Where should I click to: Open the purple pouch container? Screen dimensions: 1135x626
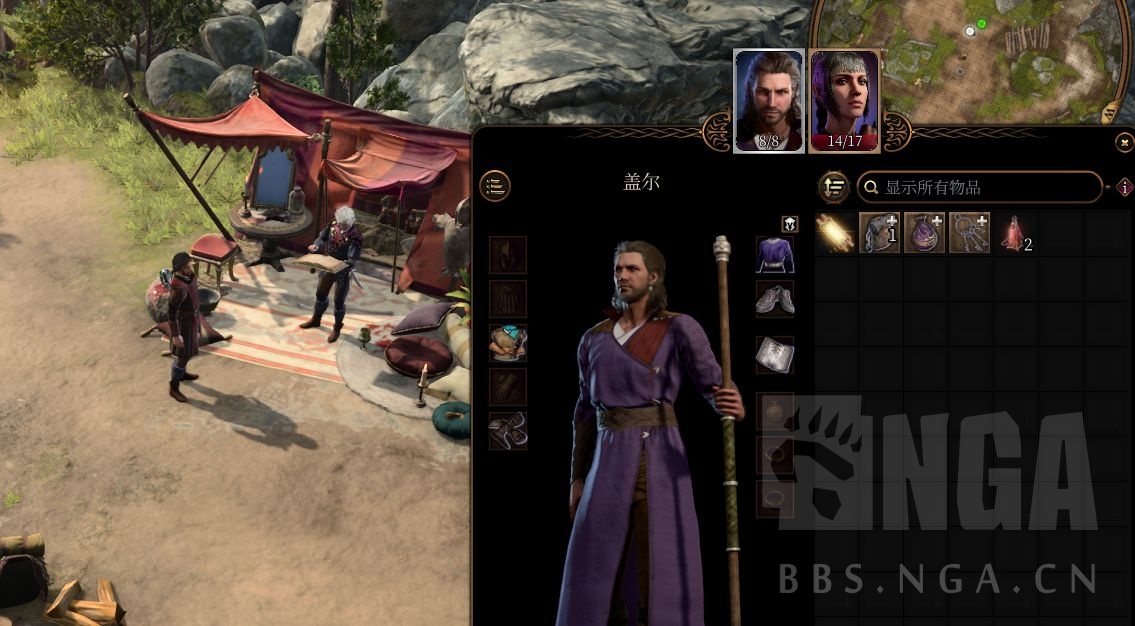pos(924,232)
